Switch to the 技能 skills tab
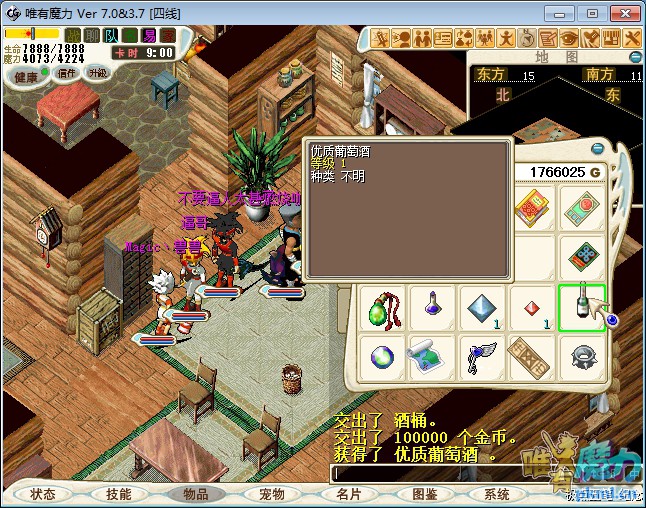 pos(118,494)
